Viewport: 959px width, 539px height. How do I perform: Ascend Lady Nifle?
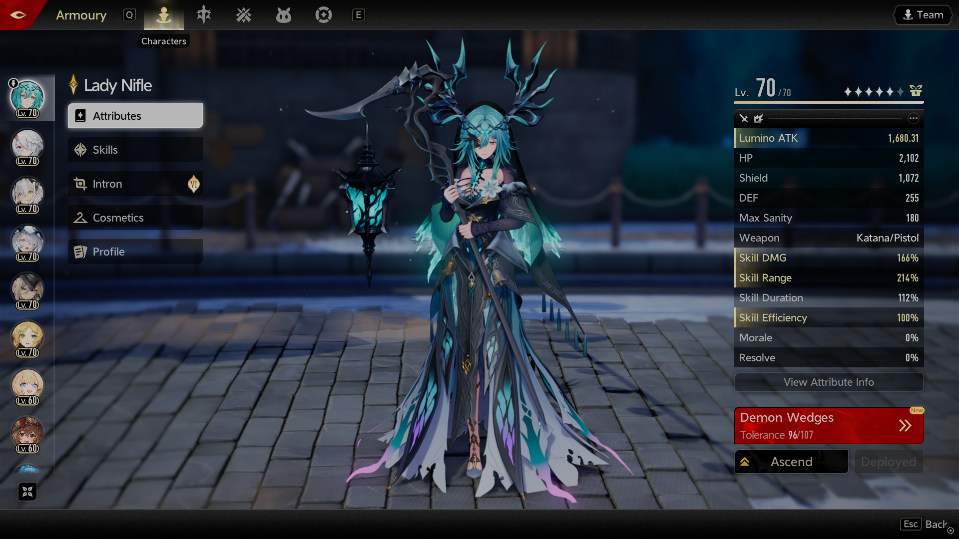coord(790,462)
